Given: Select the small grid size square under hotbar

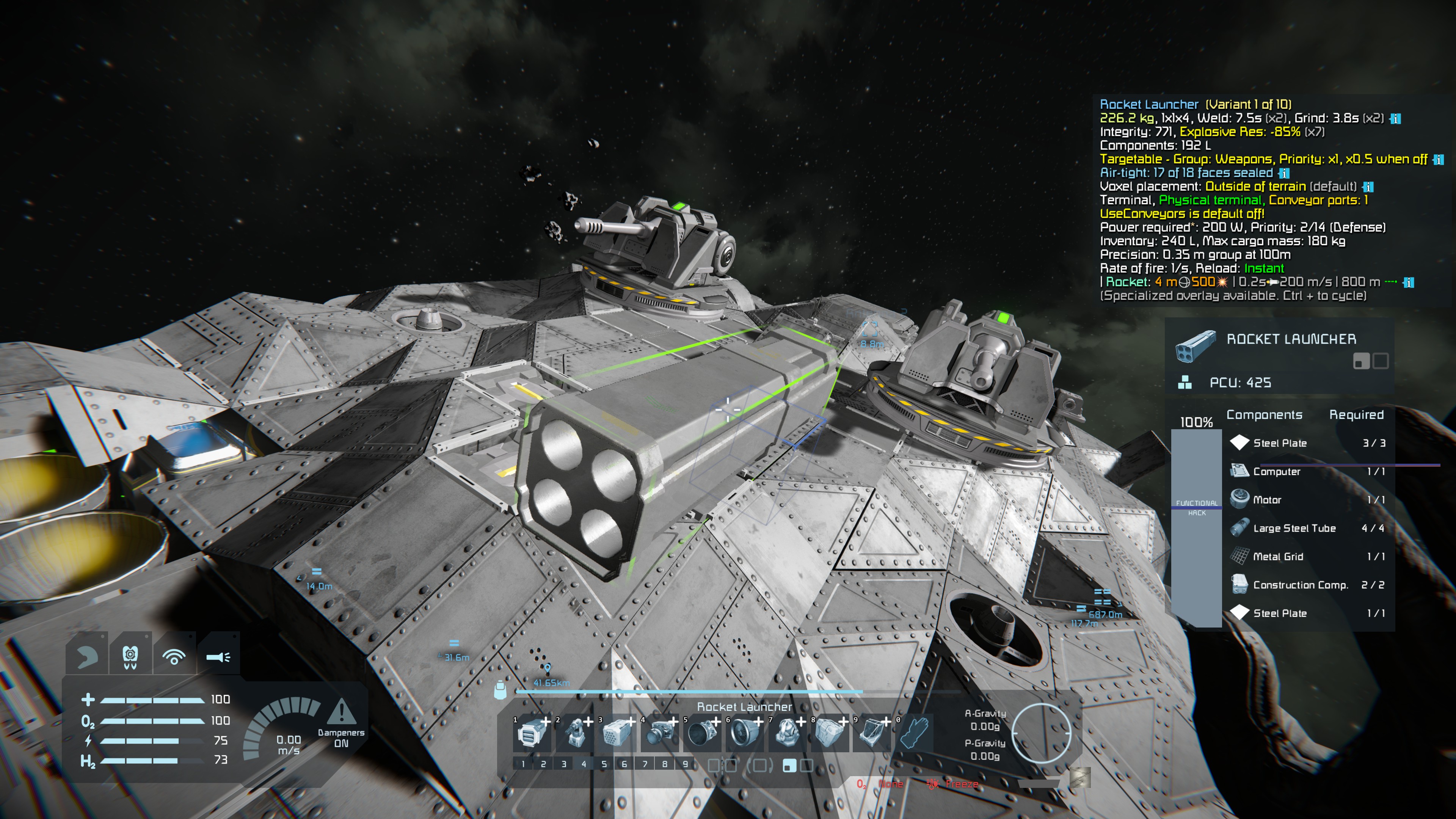Looking at the screenshot, I should tap(789, 765).
